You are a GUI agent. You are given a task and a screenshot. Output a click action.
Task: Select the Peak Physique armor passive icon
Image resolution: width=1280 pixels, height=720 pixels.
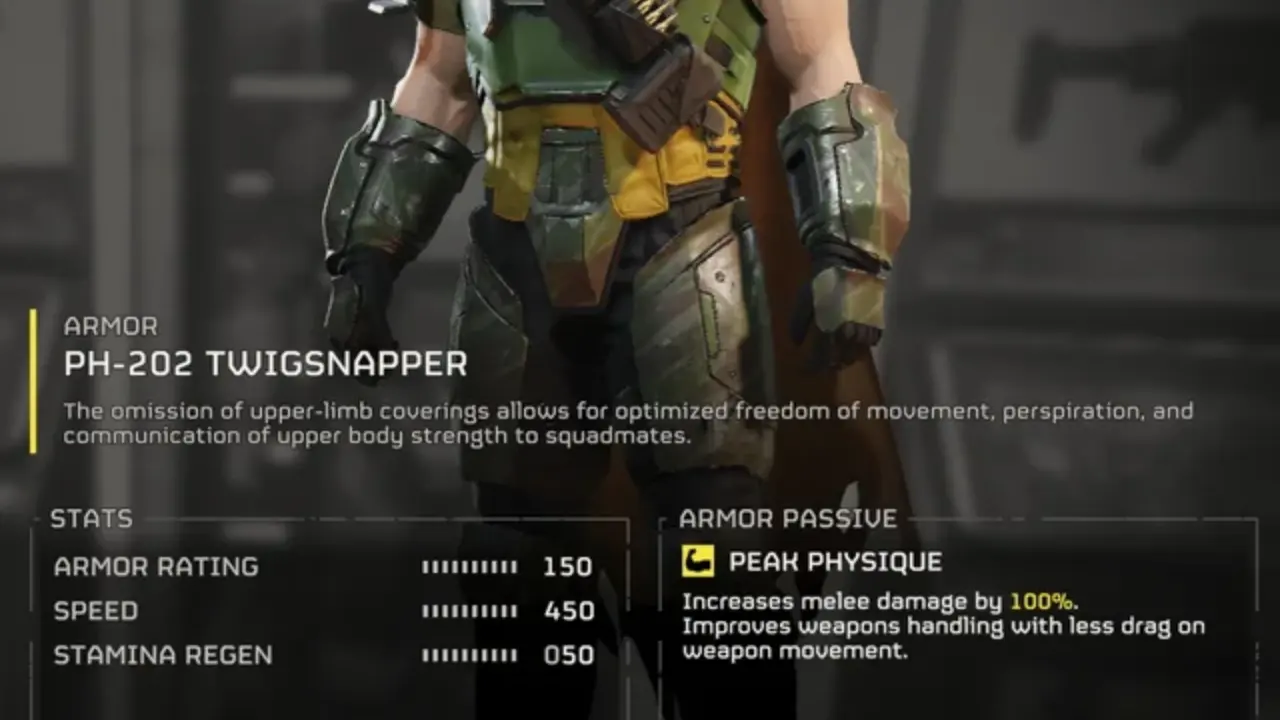click(698, 561)
